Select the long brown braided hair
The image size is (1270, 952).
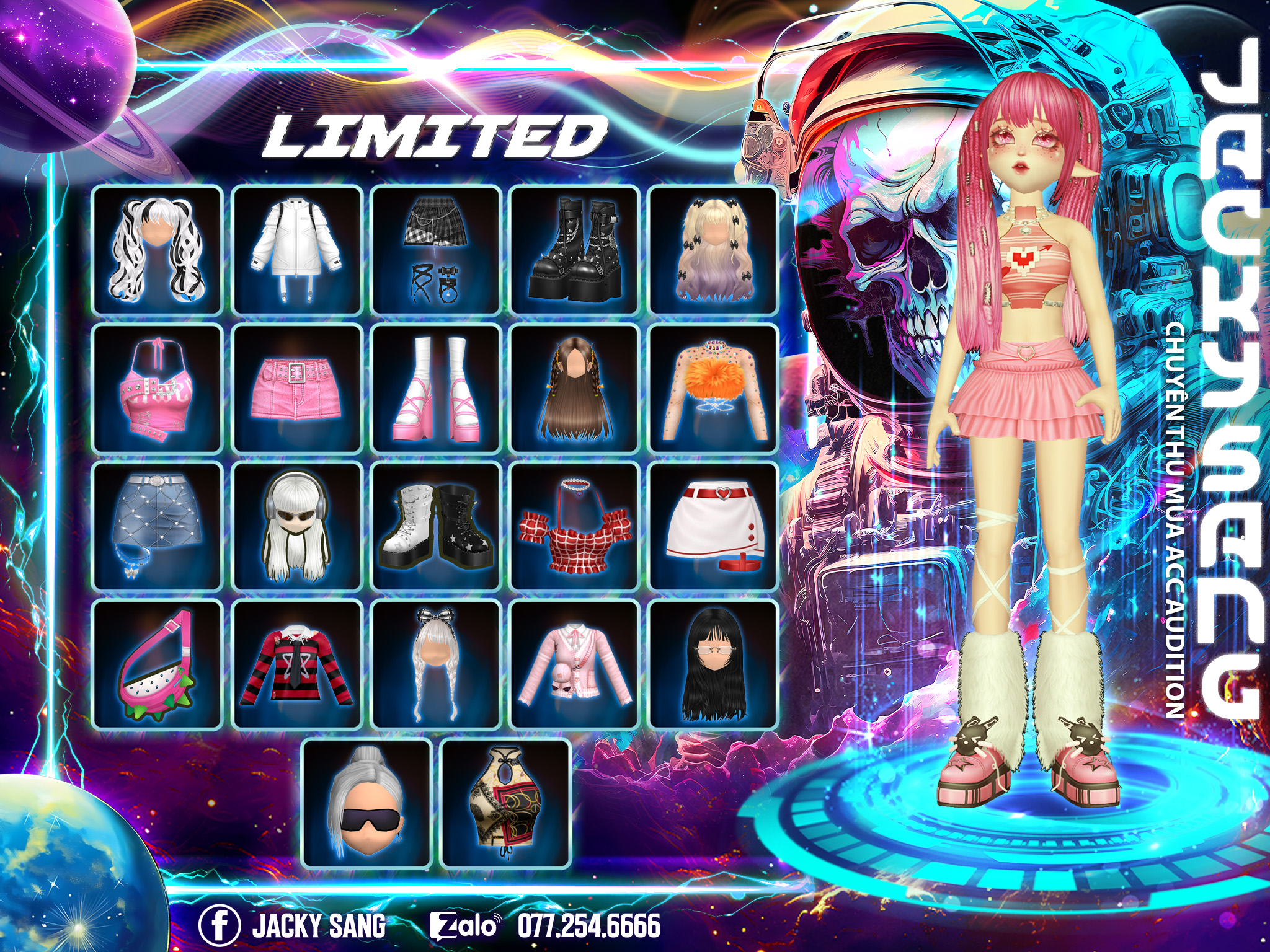tap(575, 388)
